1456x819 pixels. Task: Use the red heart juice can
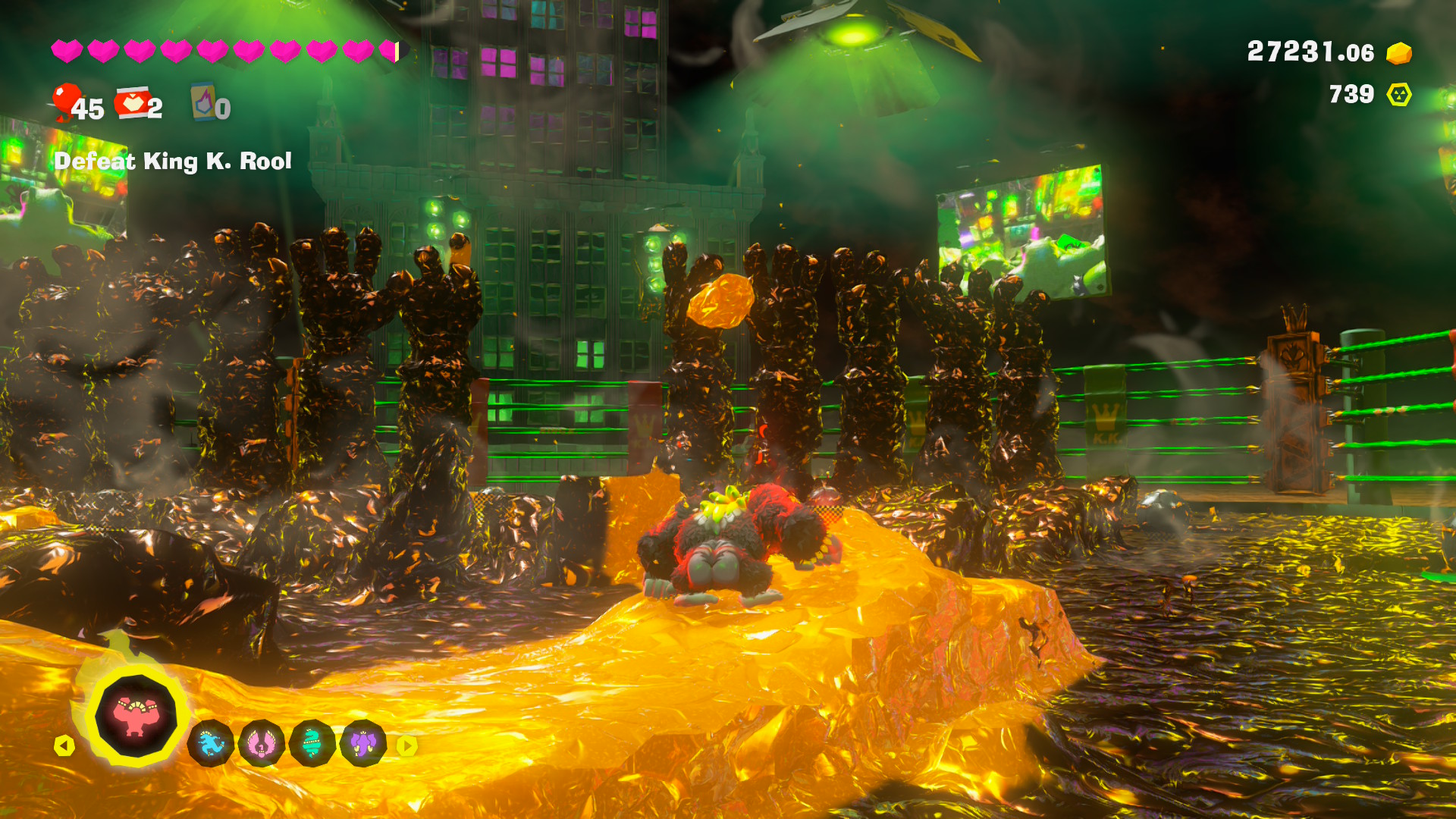(133, 103)
